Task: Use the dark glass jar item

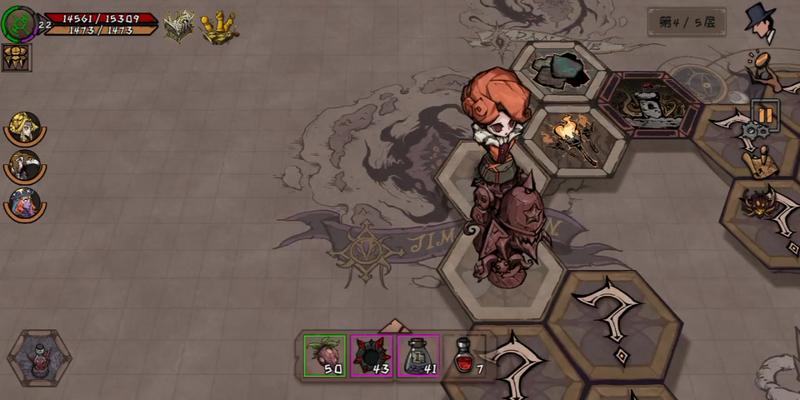Action: click(x=418, y=355)
